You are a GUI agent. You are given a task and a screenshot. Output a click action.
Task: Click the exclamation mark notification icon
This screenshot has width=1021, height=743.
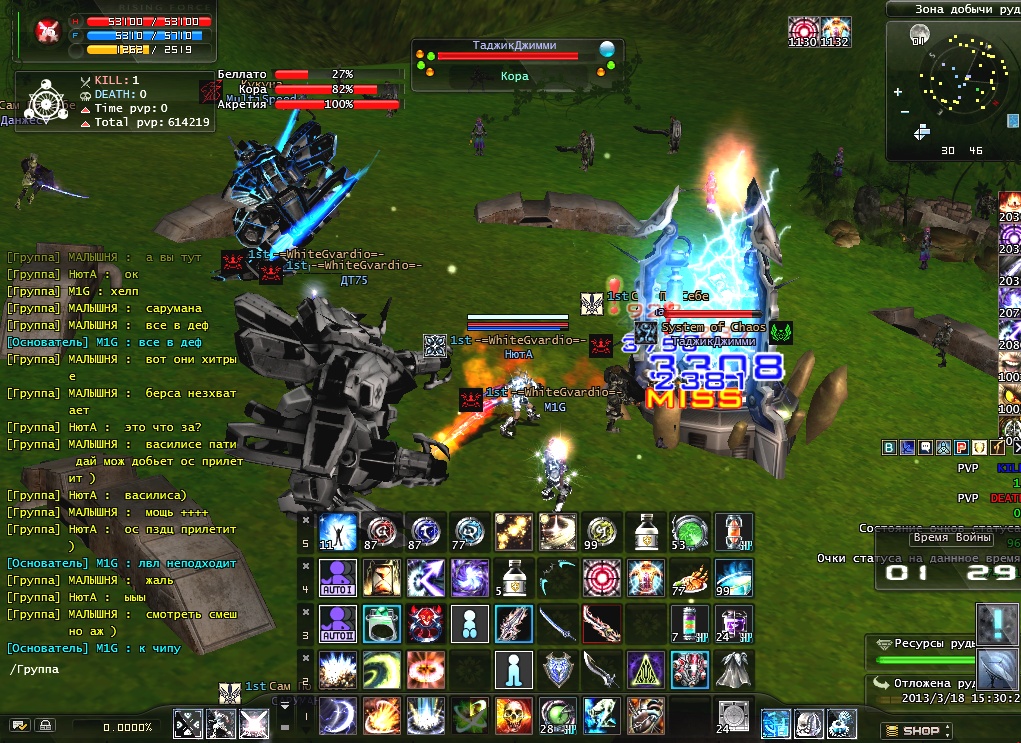tap(996, 623)
